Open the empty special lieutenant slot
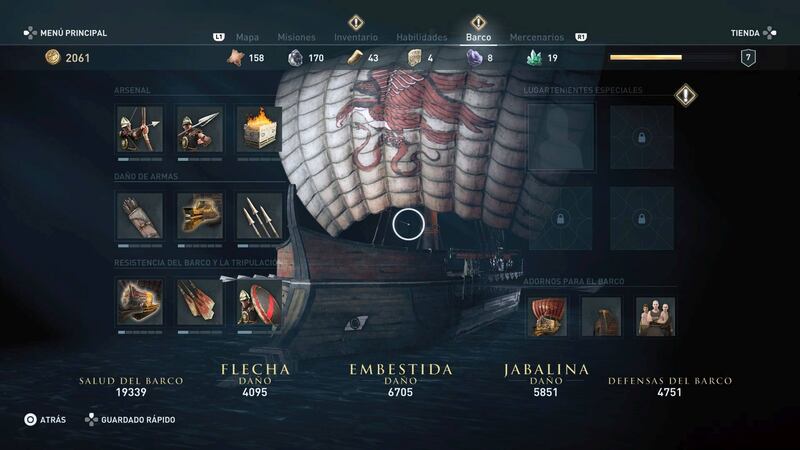Image resolution: width=800 pixels, height=450 pixels. (561, 137)
